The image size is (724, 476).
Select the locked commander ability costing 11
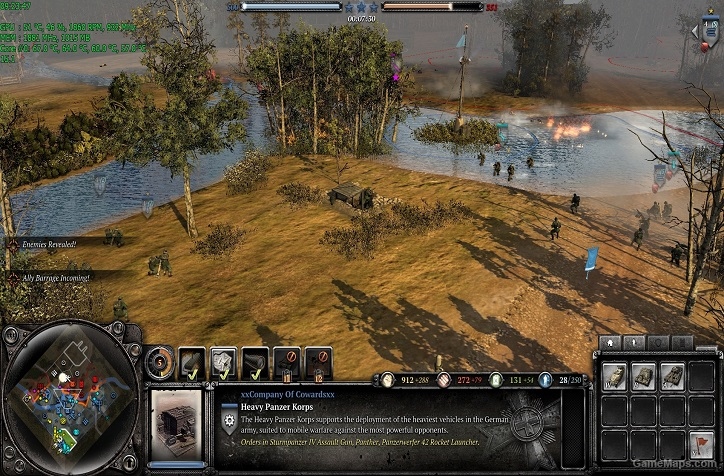point(287,360)
